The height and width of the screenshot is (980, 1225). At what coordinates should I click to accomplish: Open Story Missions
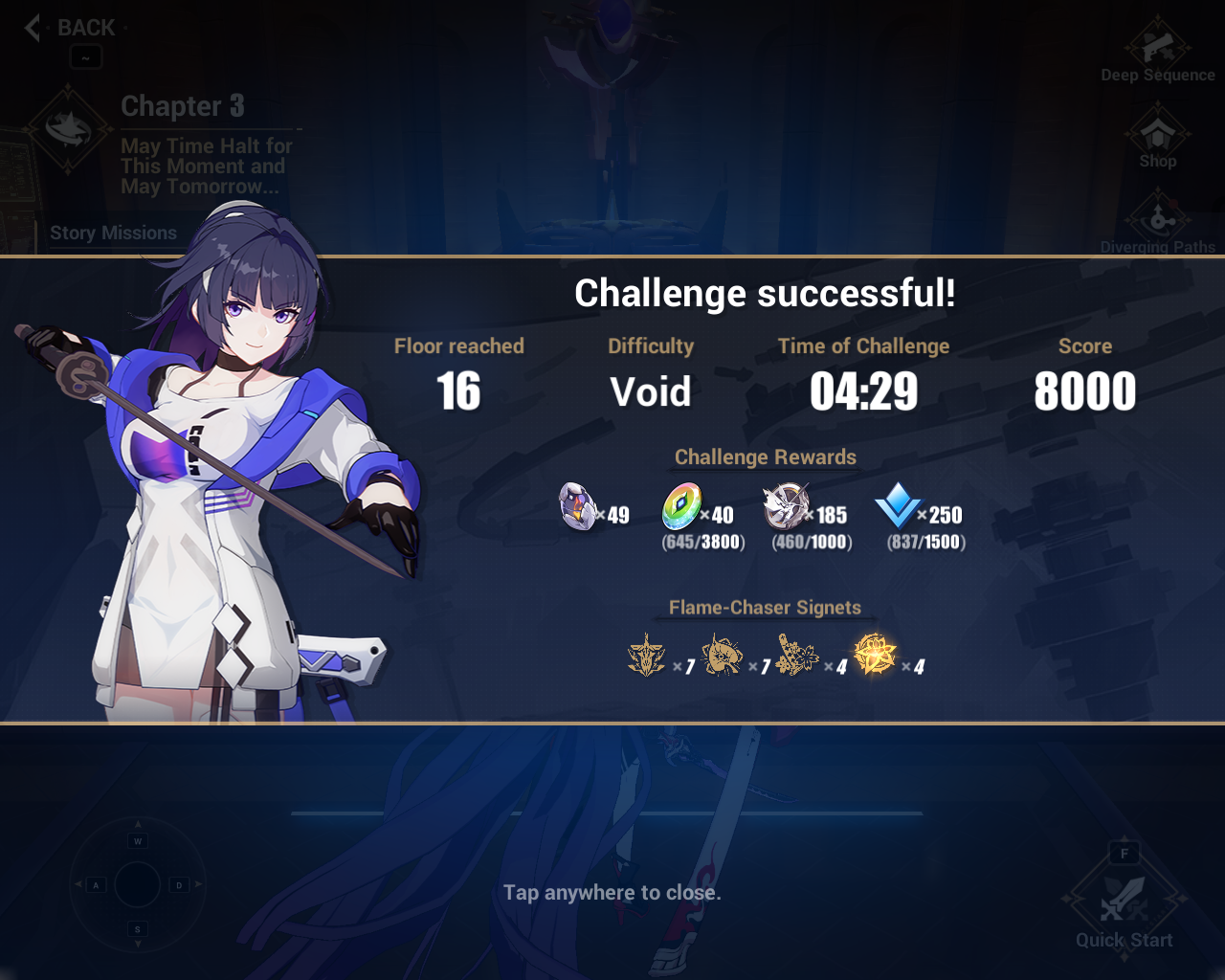pos(113,233)
